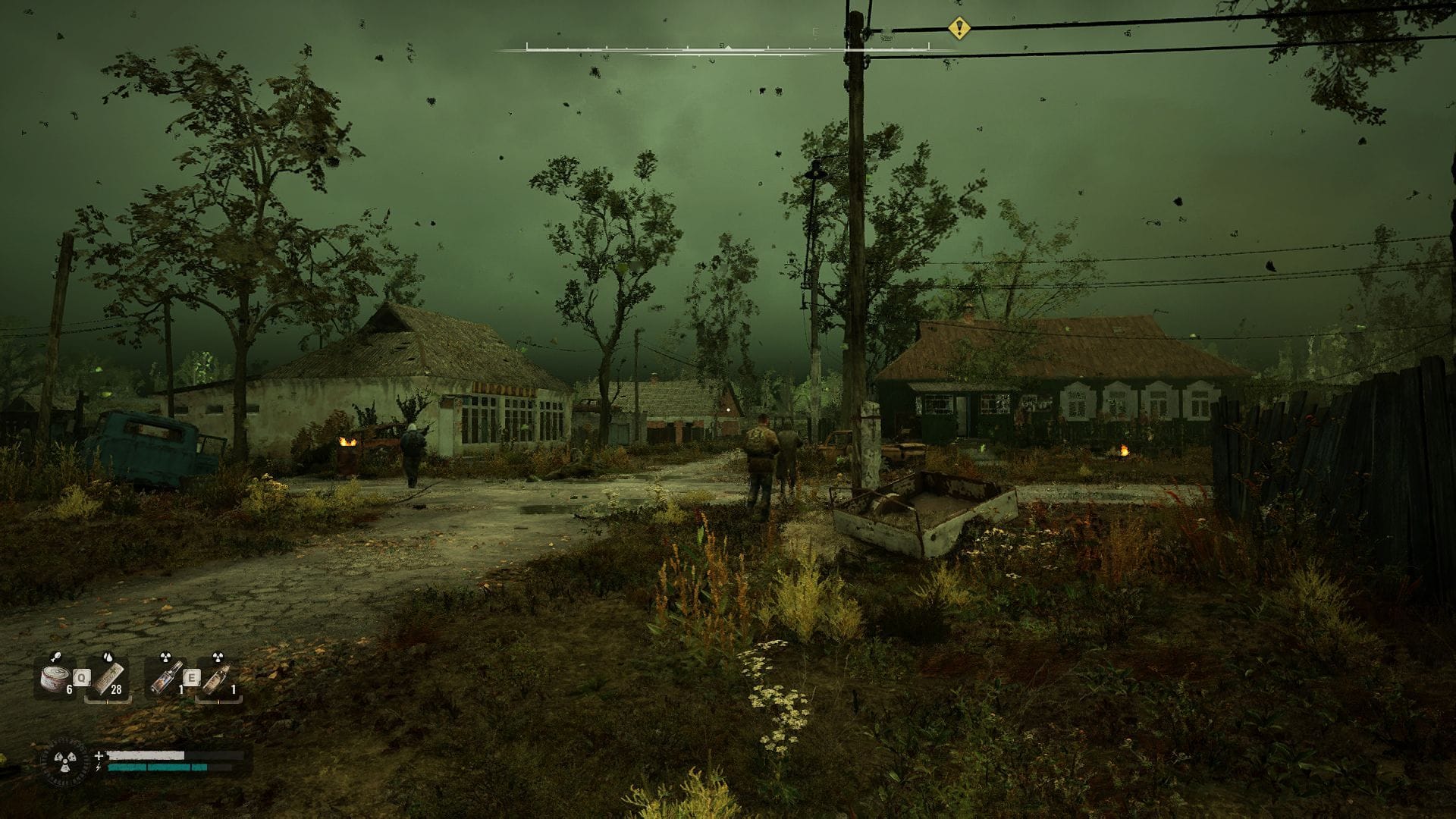Click the charge indicator under the bandage slot
Screen dimensions: 1456x819
pos(108,701)
